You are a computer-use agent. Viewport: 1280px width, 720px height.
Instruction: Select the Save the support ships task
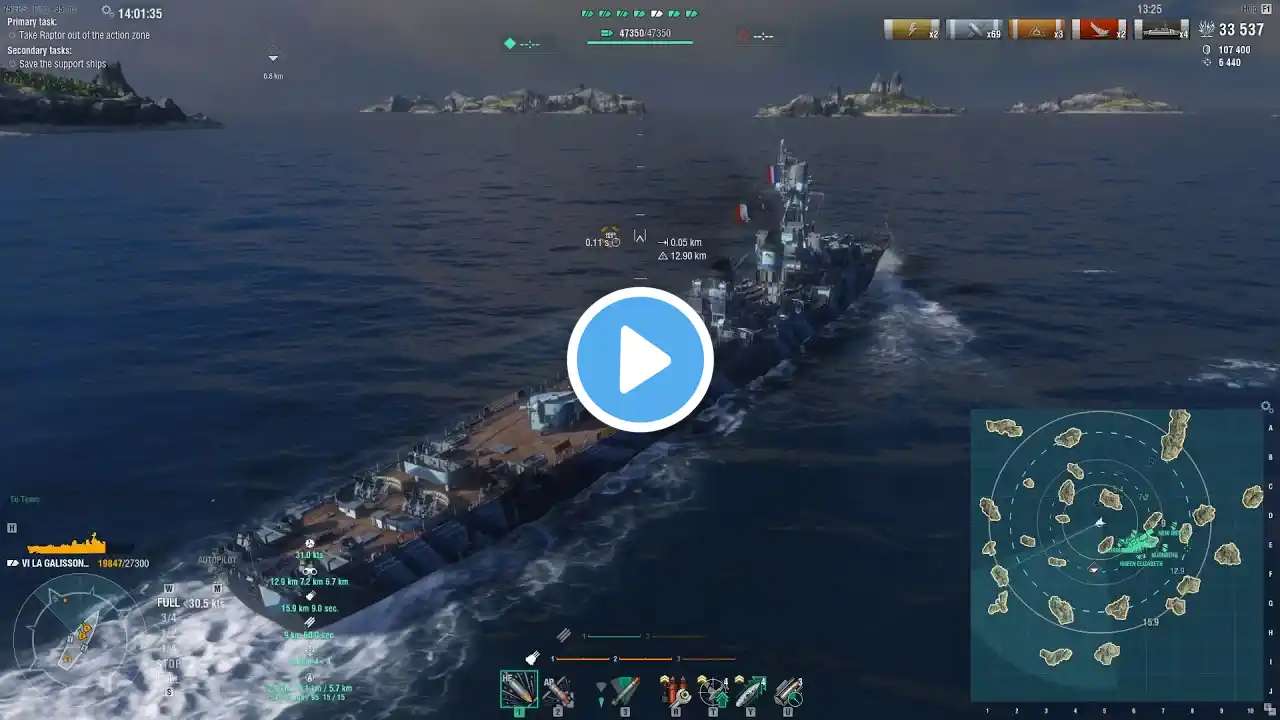(x=62, y=64)
